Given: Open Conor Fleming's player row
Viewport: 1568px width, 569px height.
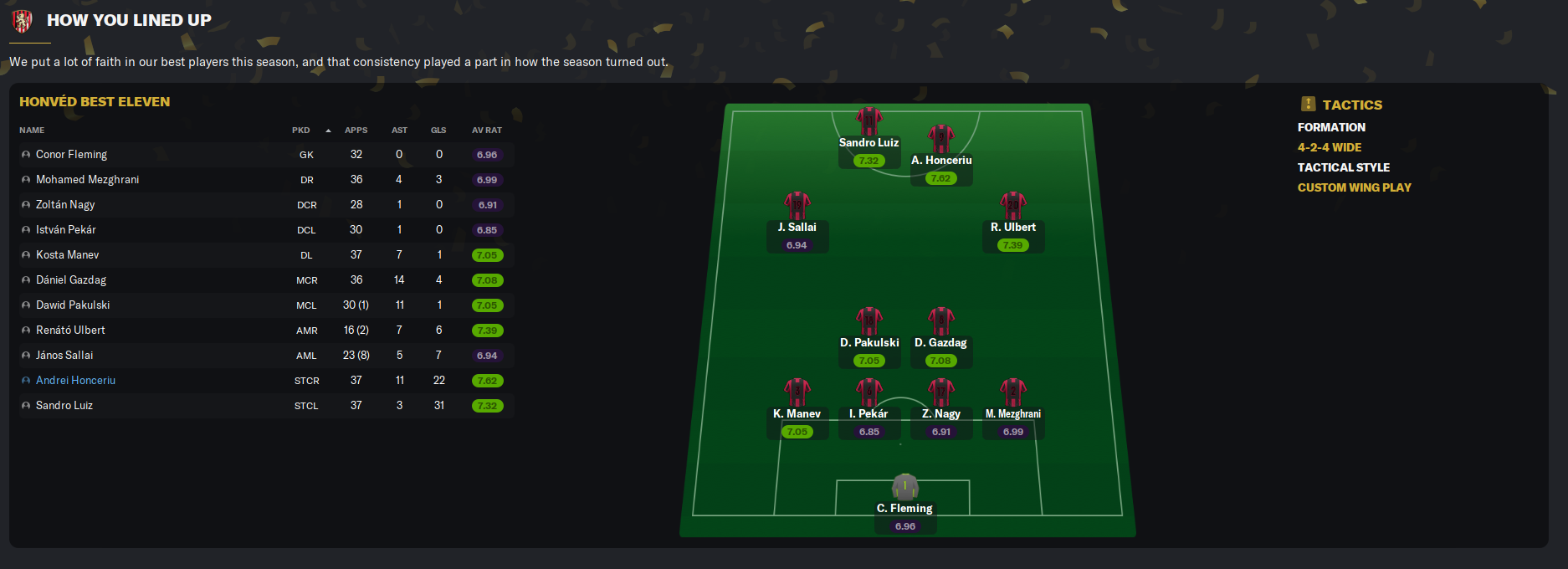Looking at the screenshot, I should coord(71,155).
